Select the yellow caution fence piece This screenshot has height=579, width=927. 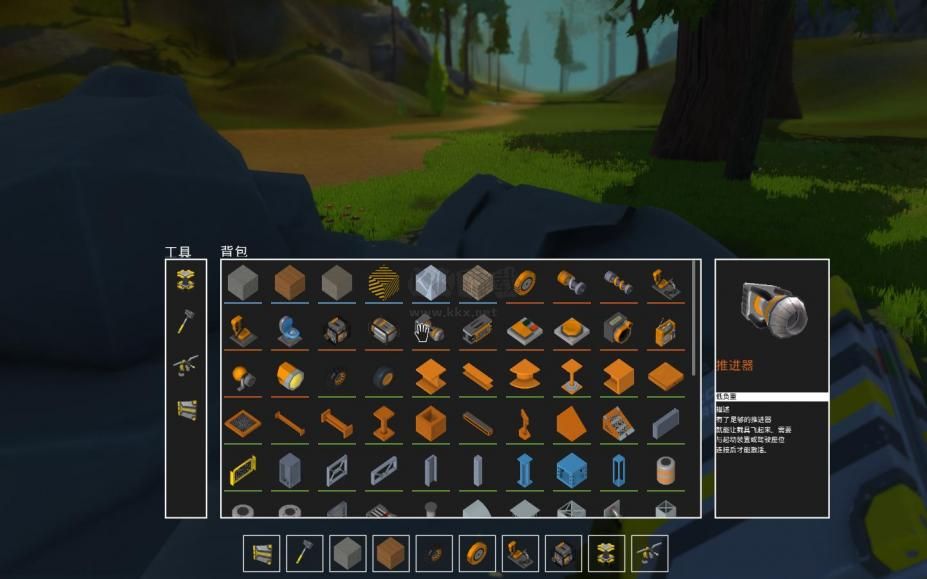coord(242,468)
